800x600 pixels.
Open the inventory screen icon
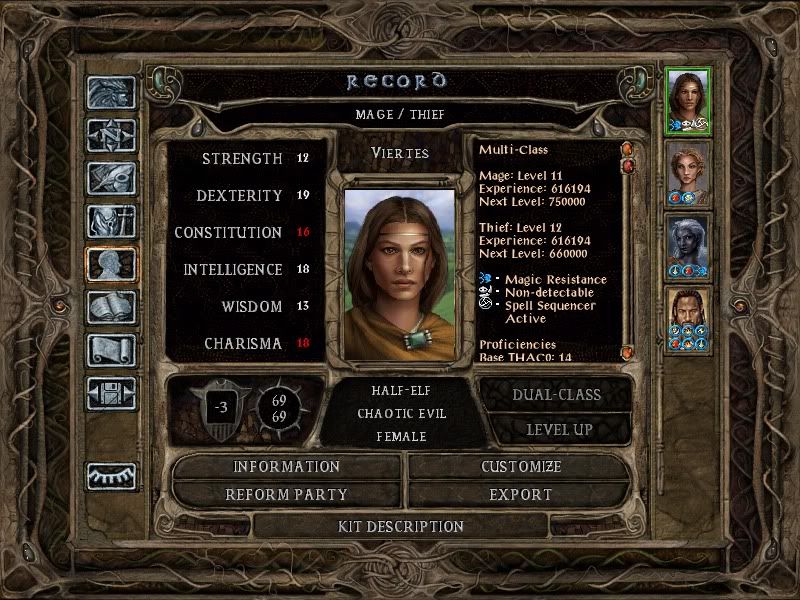coord(111,221)
